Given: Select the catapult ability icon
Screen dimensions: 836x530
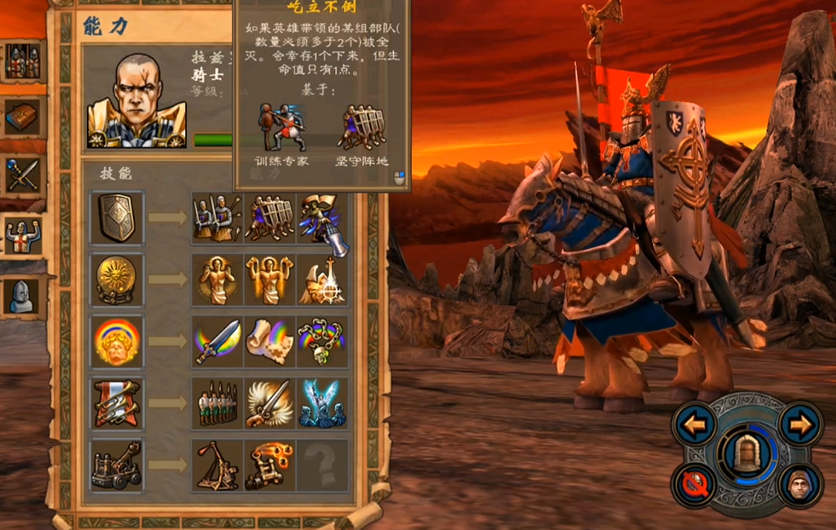Looking at the screenshot, I should pos(217,464).
